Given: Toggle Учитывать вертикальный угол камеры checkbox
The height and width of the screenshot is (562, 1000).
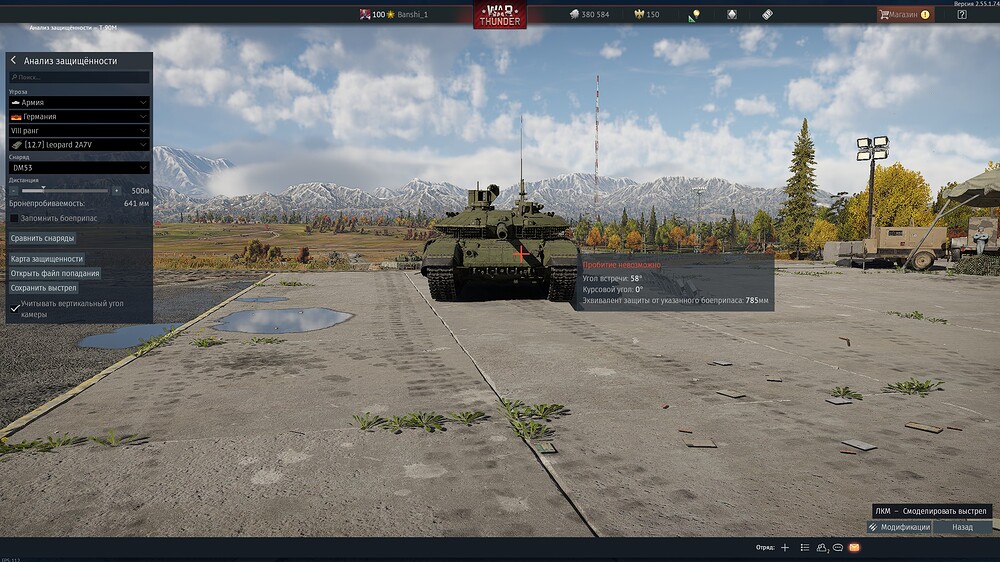Looking at the screenshot, I should pyautogui.click(x=14, y=309).
